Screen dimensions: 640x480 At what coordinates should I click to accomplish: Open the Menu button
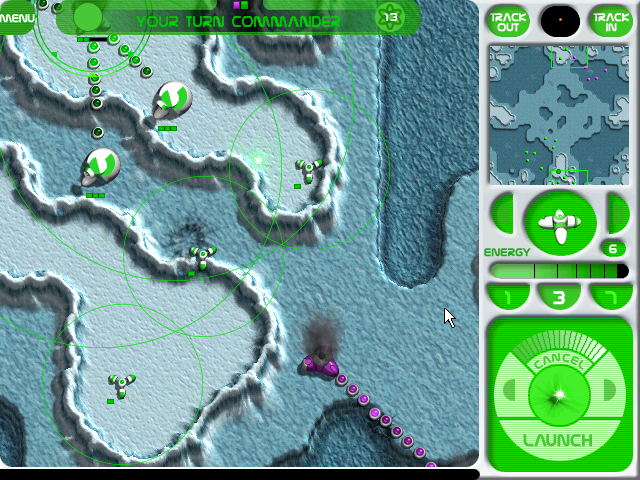pyautogui.click(x=15, y=17)
